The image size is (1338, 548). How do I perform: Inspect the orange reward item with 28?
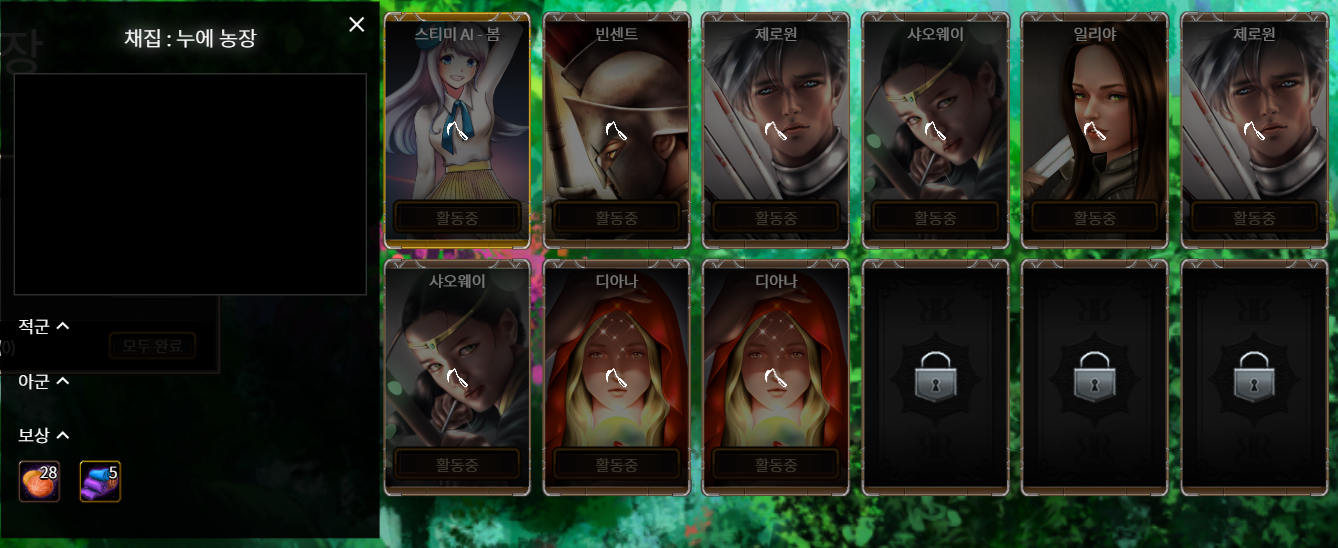[x=40, y=481]
